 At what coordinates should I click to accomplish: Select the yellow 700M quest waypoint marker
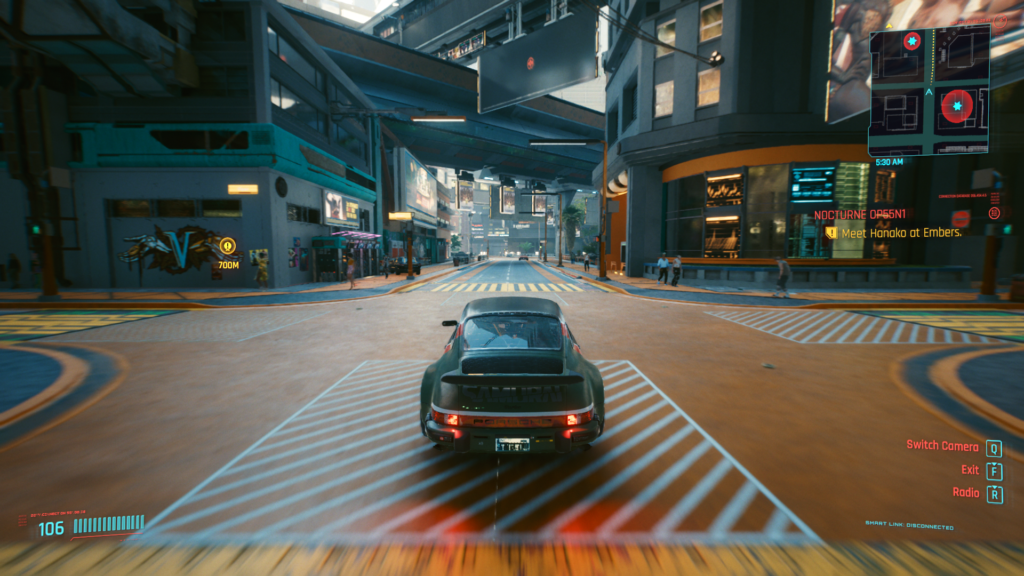(x=228, y=245)
